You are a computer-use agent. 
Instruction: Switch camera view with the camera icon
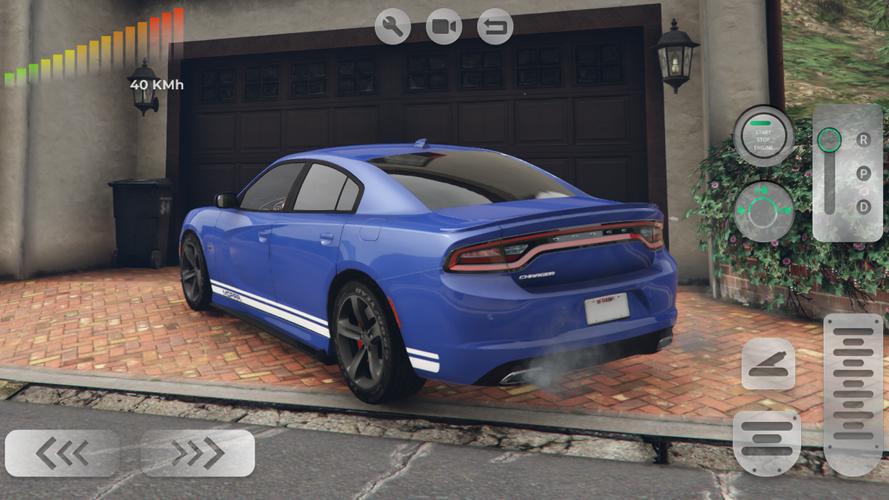click(x=444, y=26)
